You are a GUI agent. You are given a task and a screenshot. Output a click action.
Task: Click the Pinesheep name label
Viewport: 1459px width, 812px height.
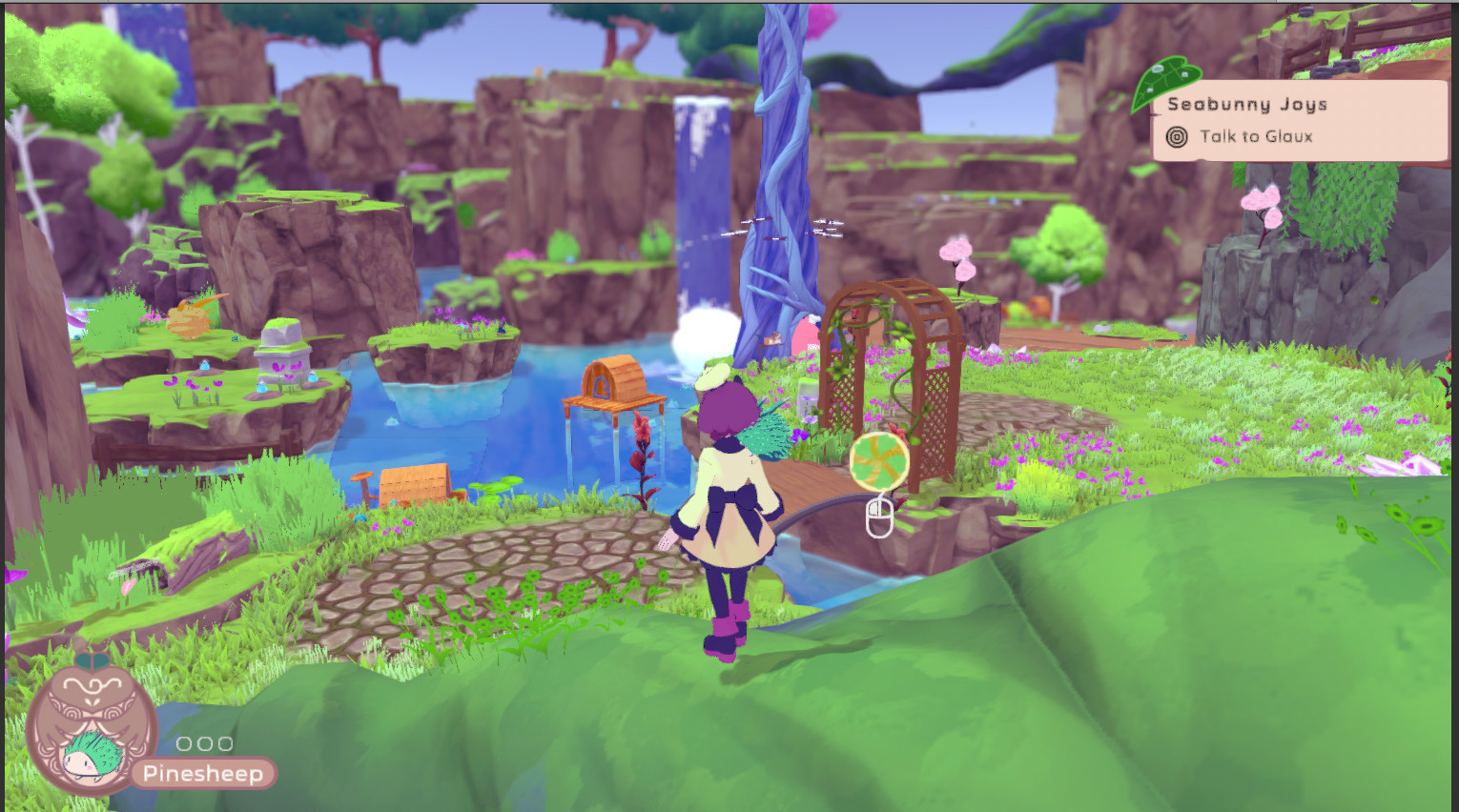tap(202, 775)
